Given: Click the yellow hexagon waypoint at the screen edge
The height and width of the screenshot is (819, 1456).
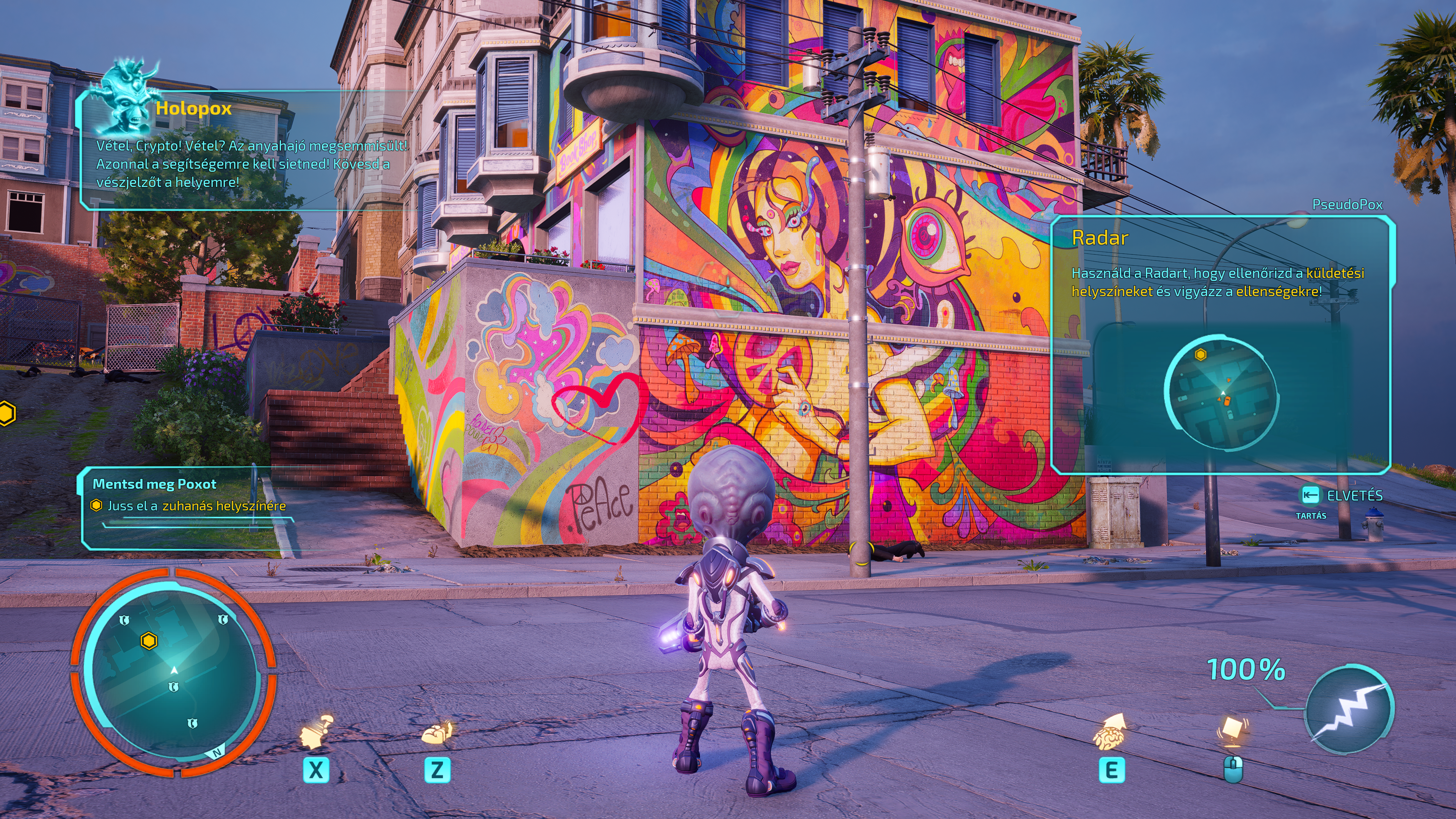Looking at the screenshot, I should click(6, 413).
